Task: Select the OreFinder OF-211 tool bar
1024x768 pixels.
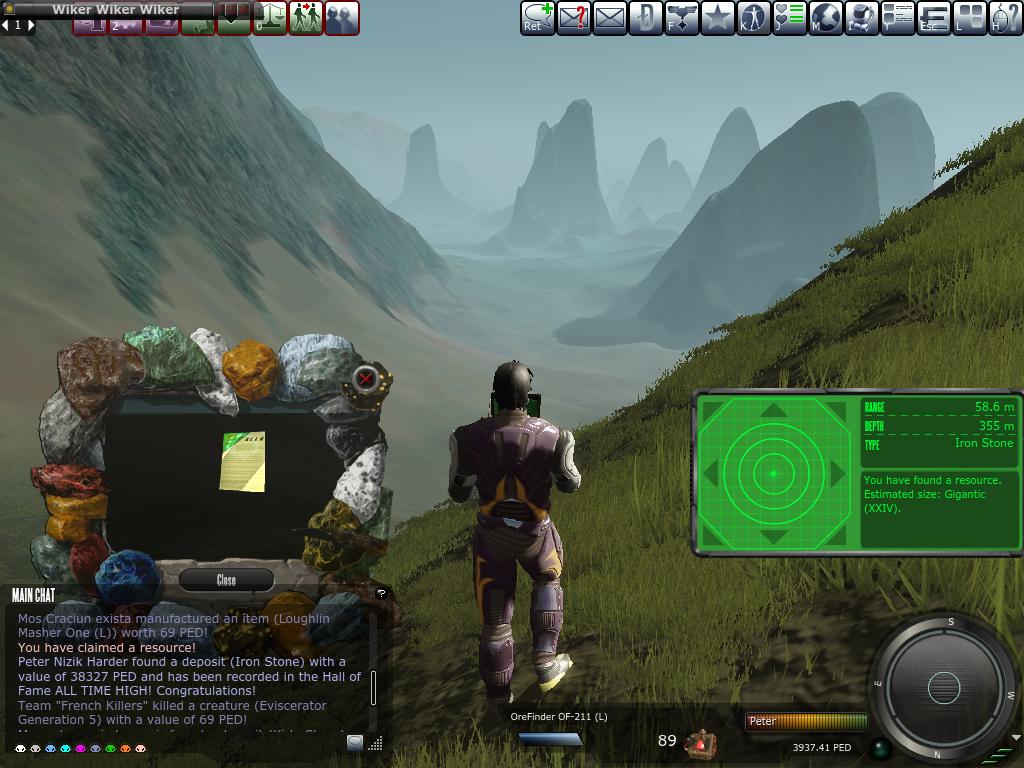Action: 550,739
